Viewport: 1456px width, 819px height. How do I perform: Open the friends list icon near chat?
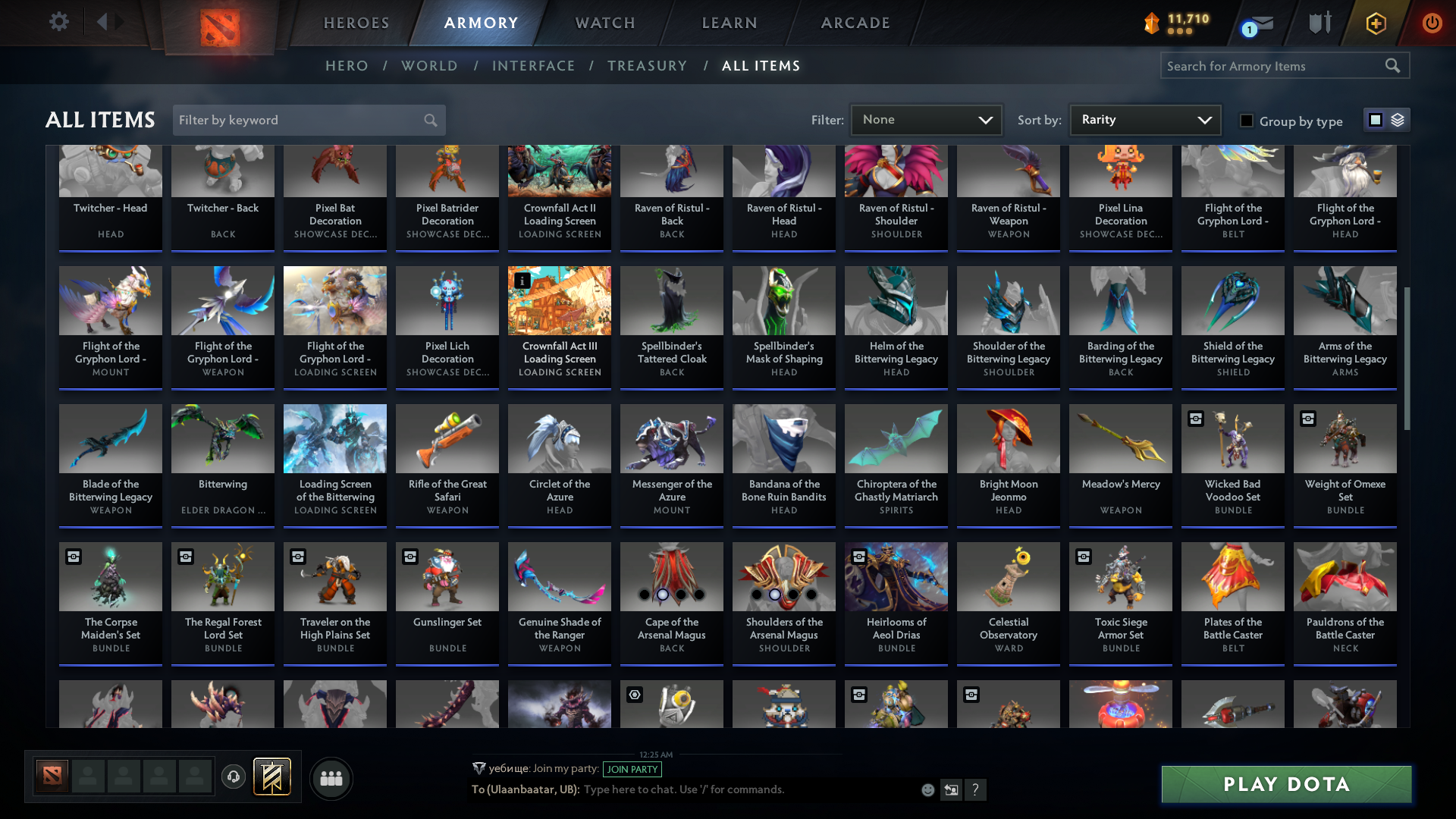point(331,778)
